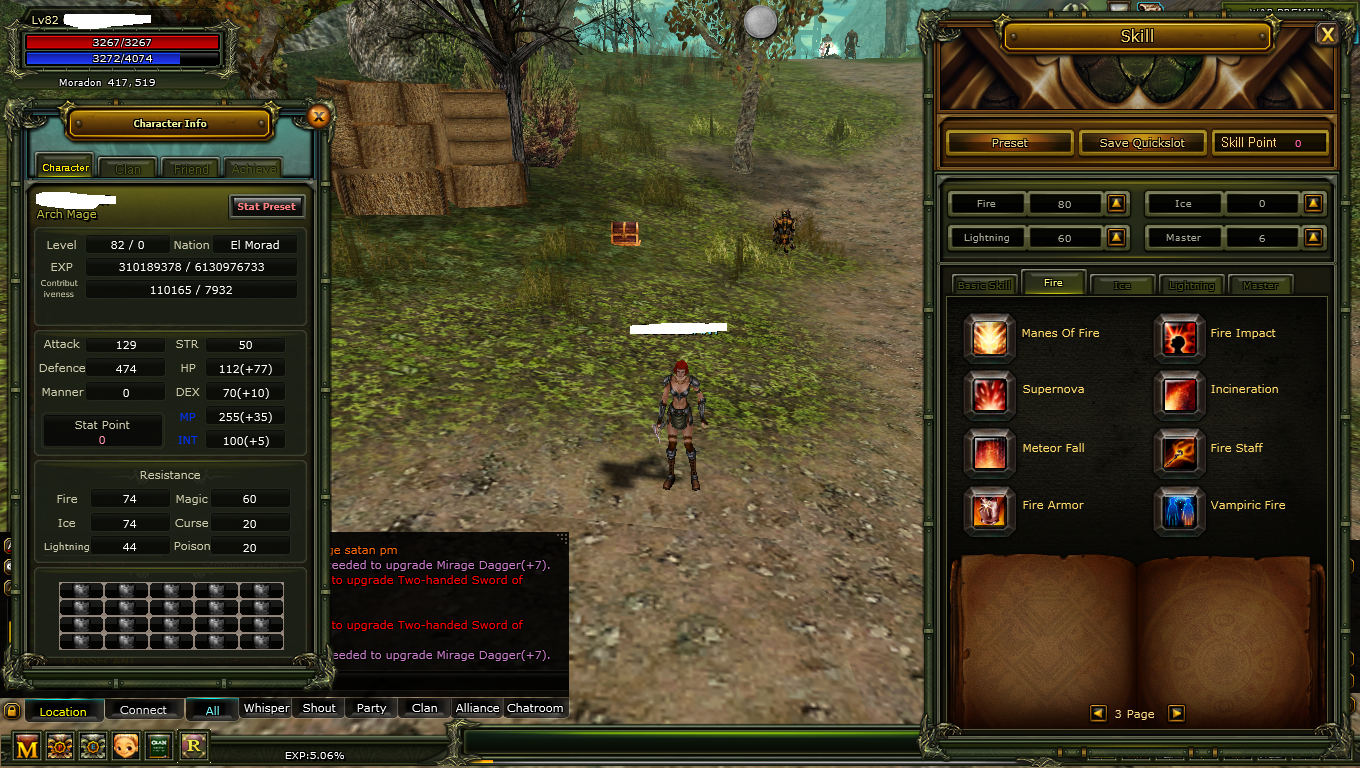Screen dimensions: 1360x768
Task: Select the Vampiric Fire skill icon
Action: point(1179,510)
